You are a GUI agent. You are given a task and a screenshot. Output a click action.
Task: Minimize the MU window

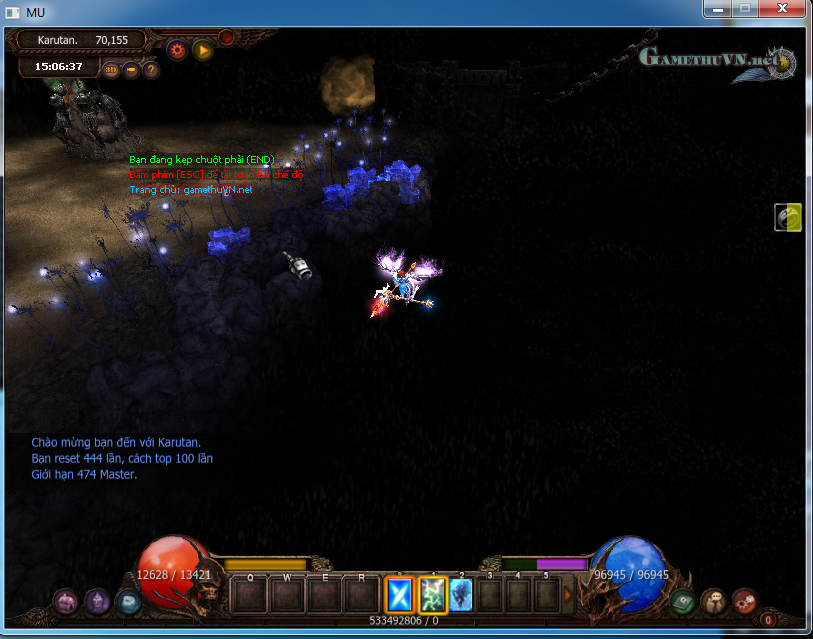pyautogui.click(x=716, y=8)
